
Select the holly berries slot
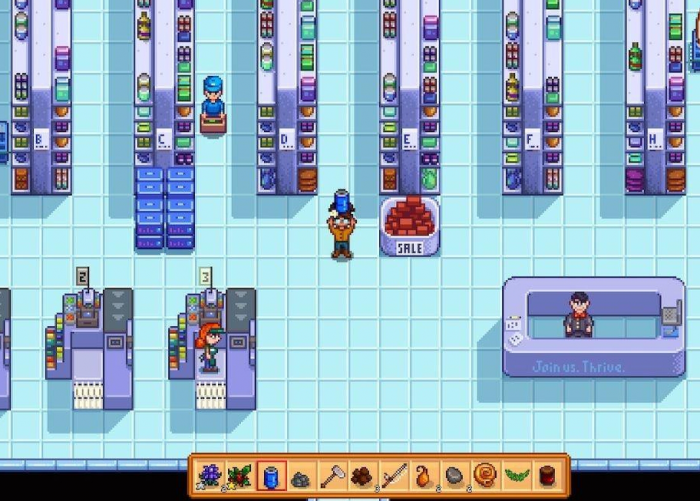pos(240,476)
